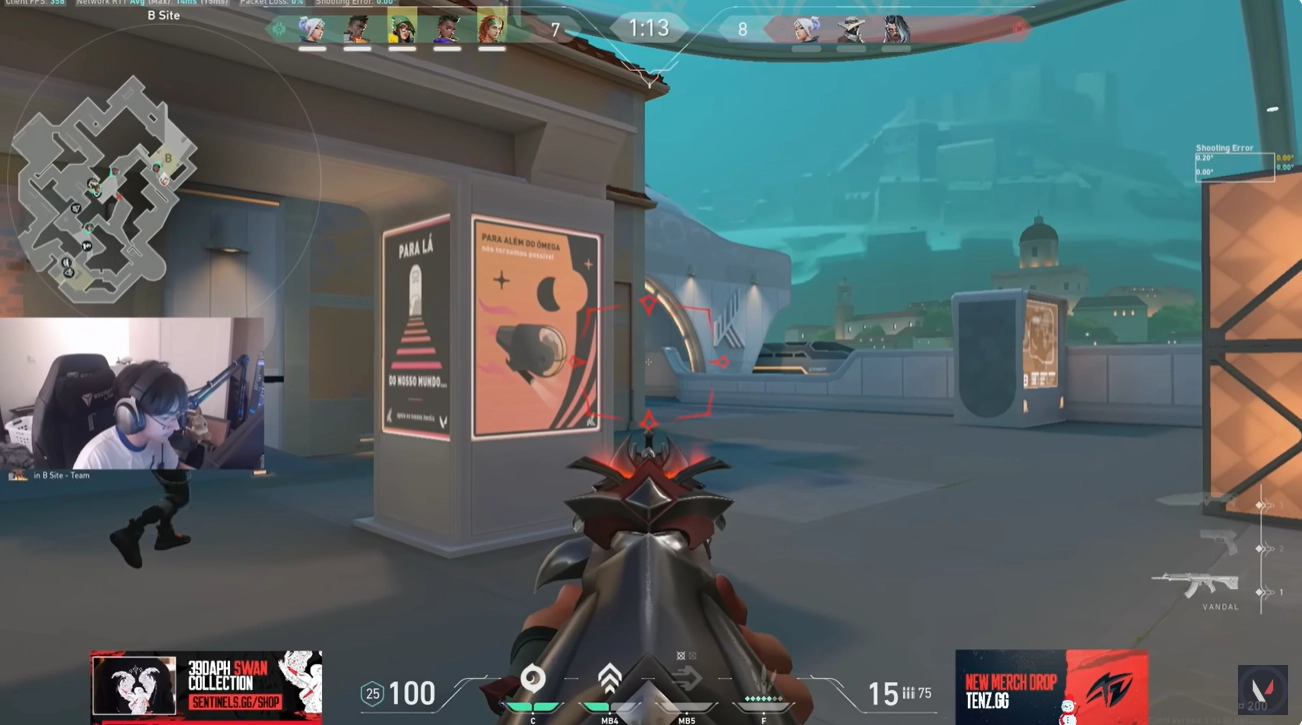The image size is (1302, 725).
Task: Click the Sentinels logo on the merch banner
Action: 135,686
